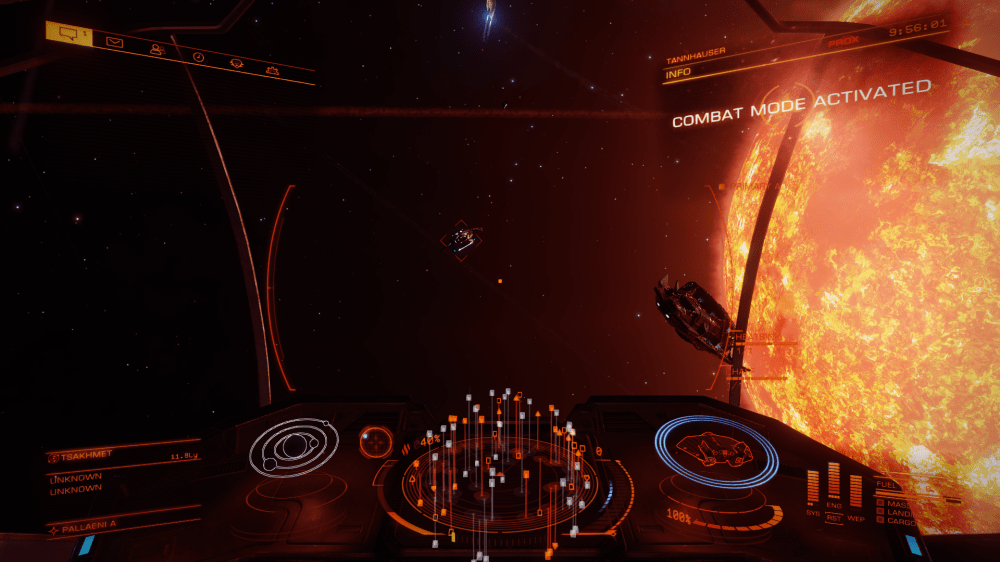Switch to the friends and wings tab
Screen dimensions: 1000x562
[157, 50]
